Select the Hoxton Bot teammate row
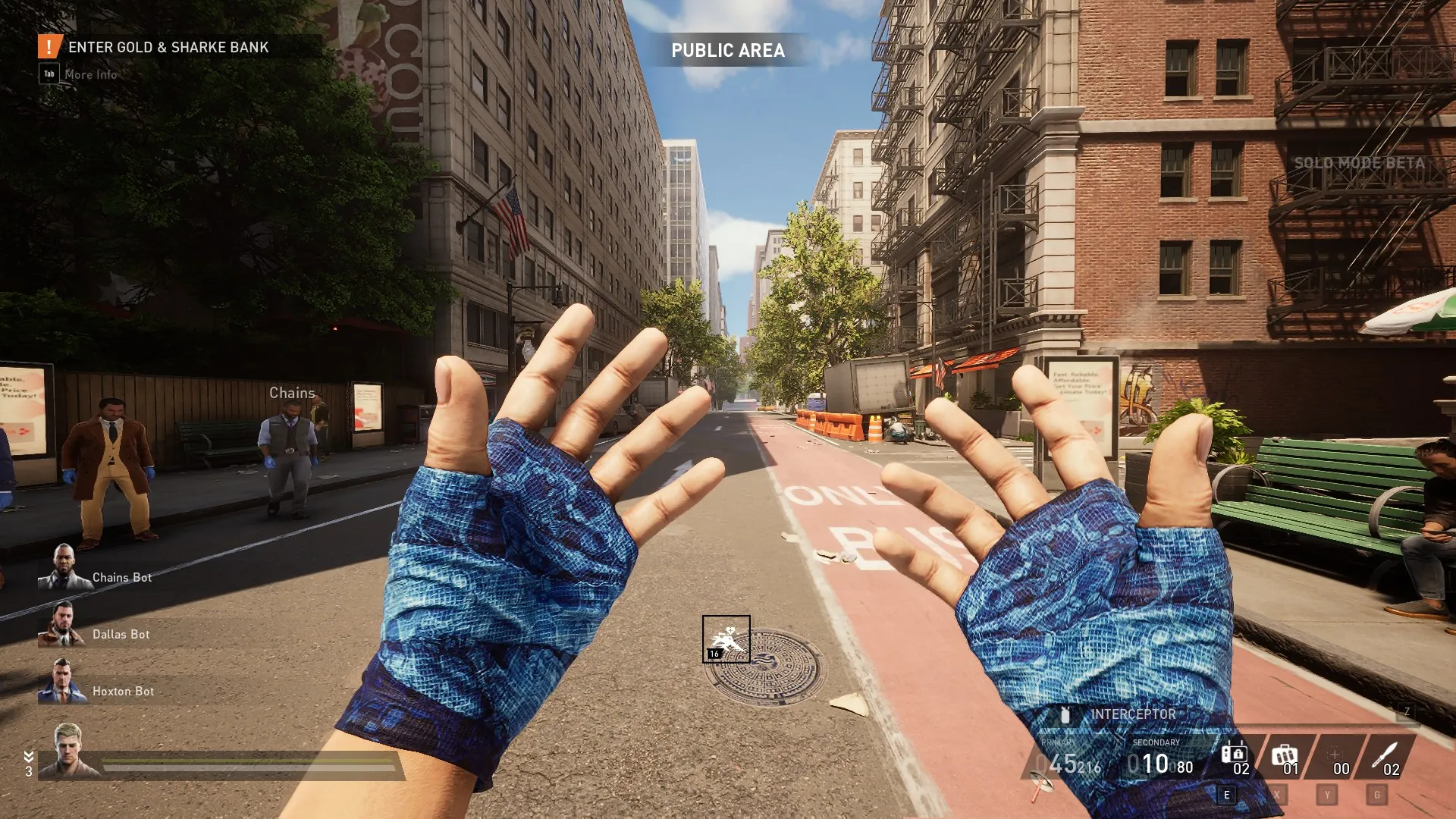The height and width of the screenshot is (819, 1456). point(123,691)
